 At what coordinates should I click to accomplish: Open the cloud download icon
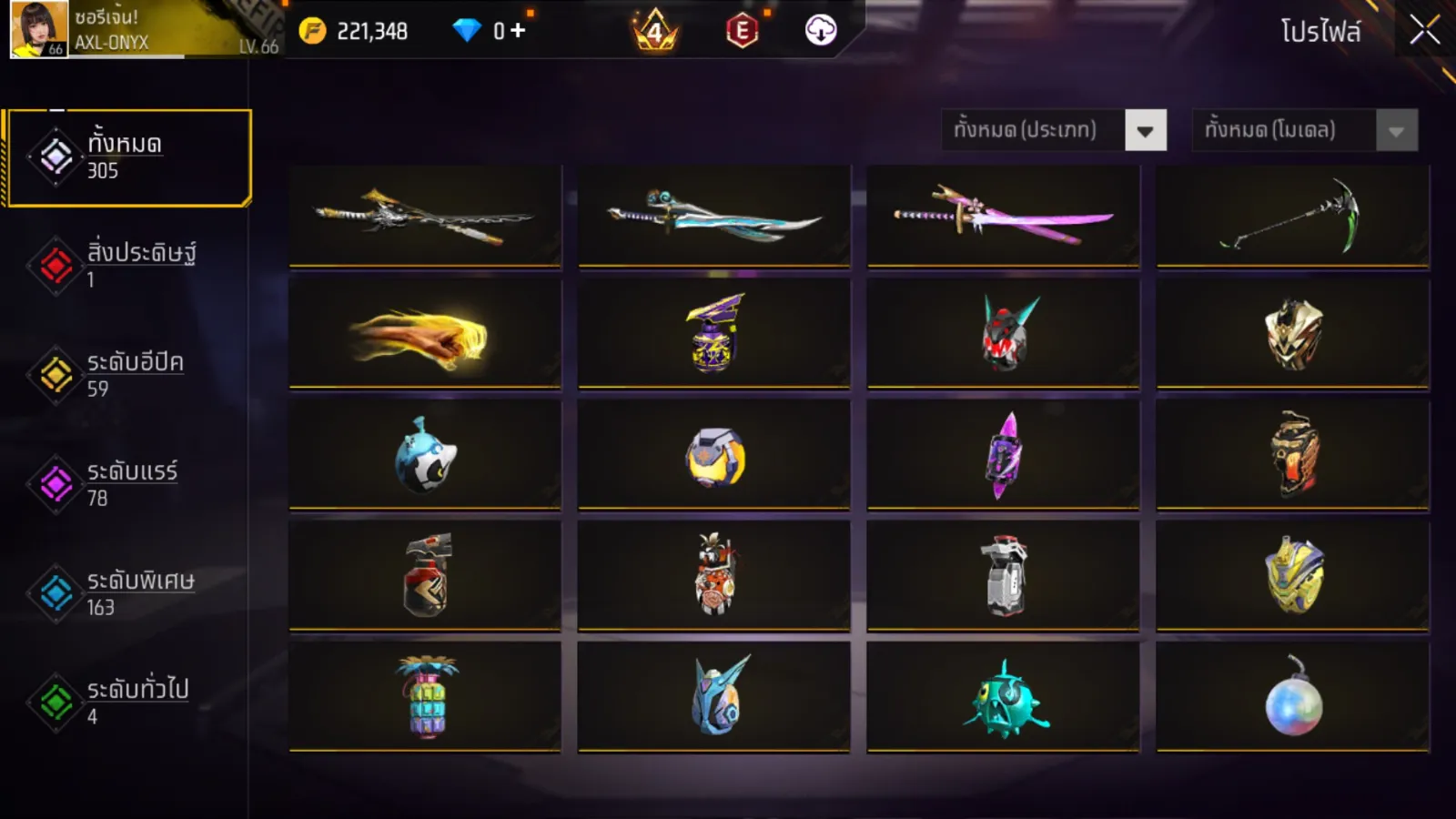point(820,31)
